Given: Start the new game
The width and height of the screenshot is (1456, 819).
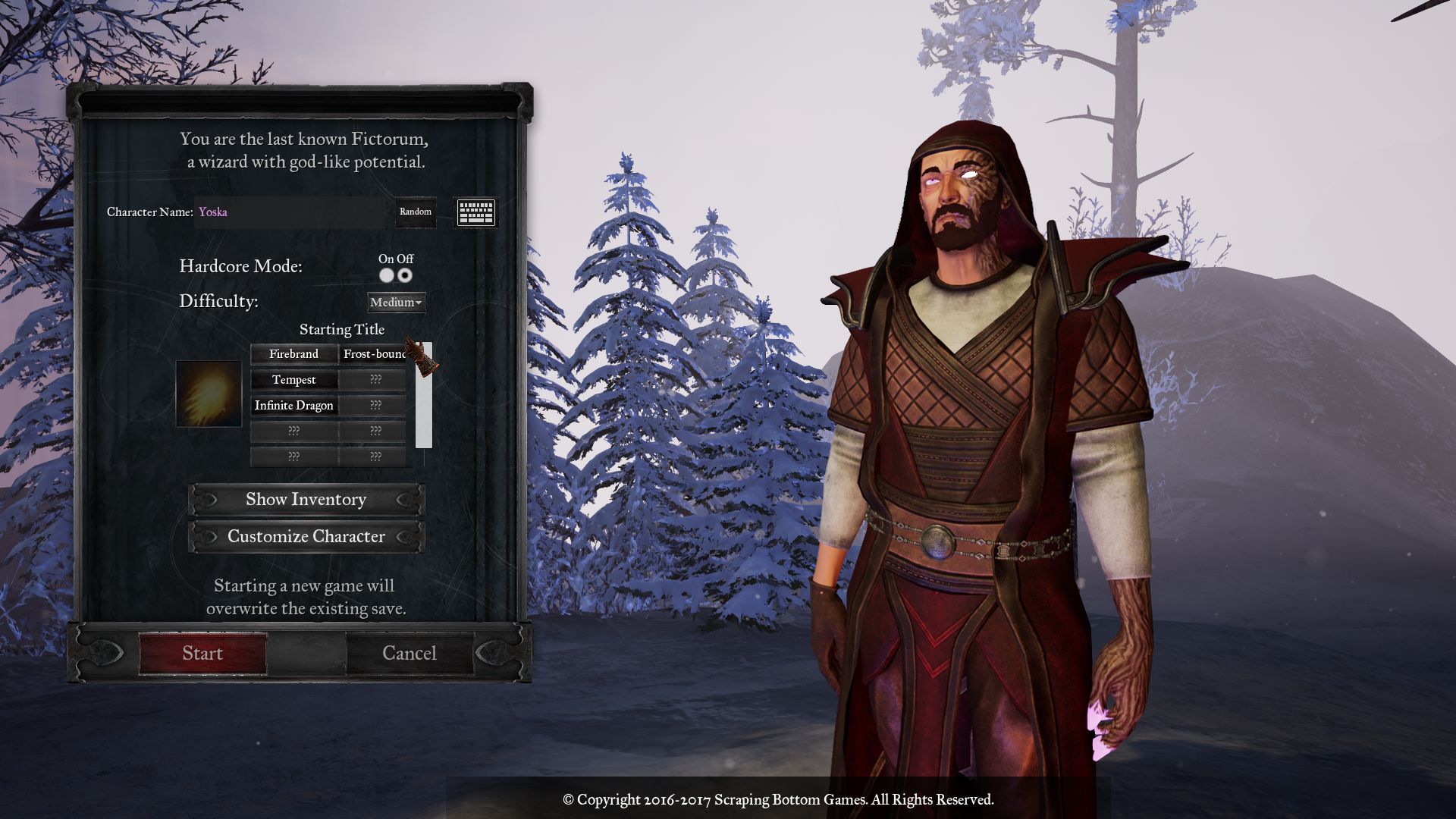Looking at the screenshot, I should (x=202, y=653).
